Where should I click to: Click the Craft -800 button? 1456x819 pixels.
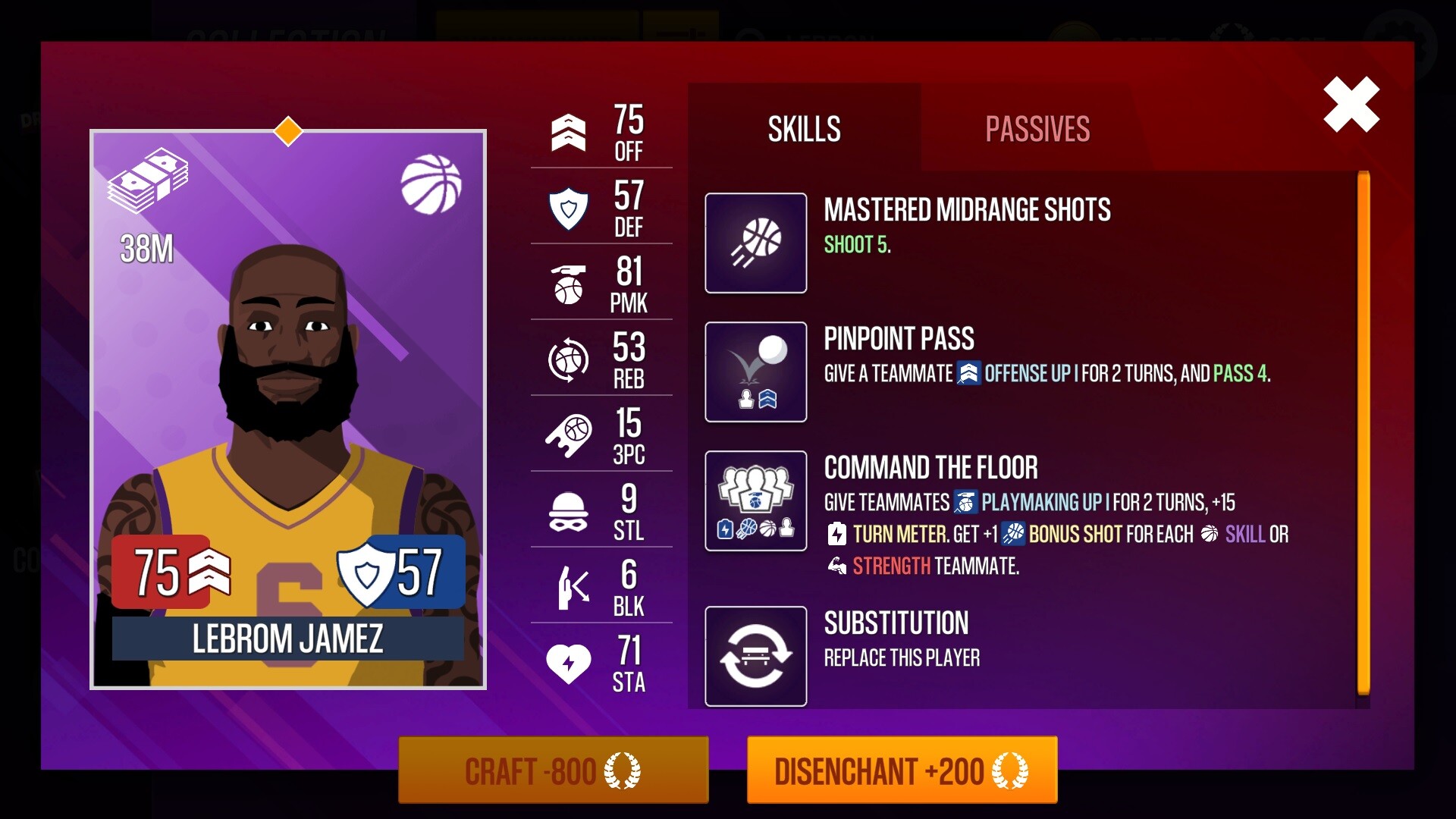[x=552, y=770]
